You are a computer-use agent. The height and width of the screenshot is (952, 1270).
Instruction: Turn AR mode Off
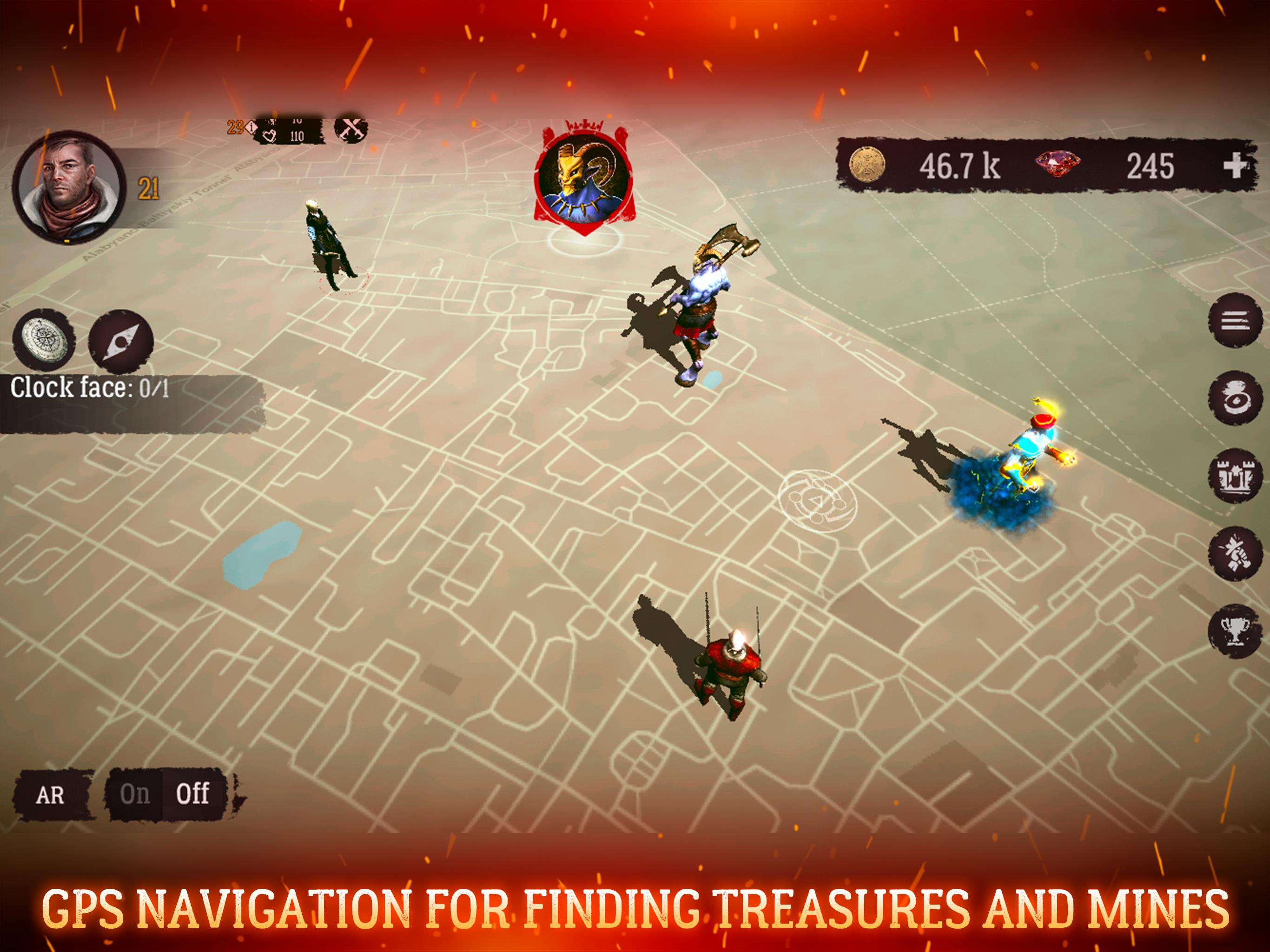pos(194,795)
